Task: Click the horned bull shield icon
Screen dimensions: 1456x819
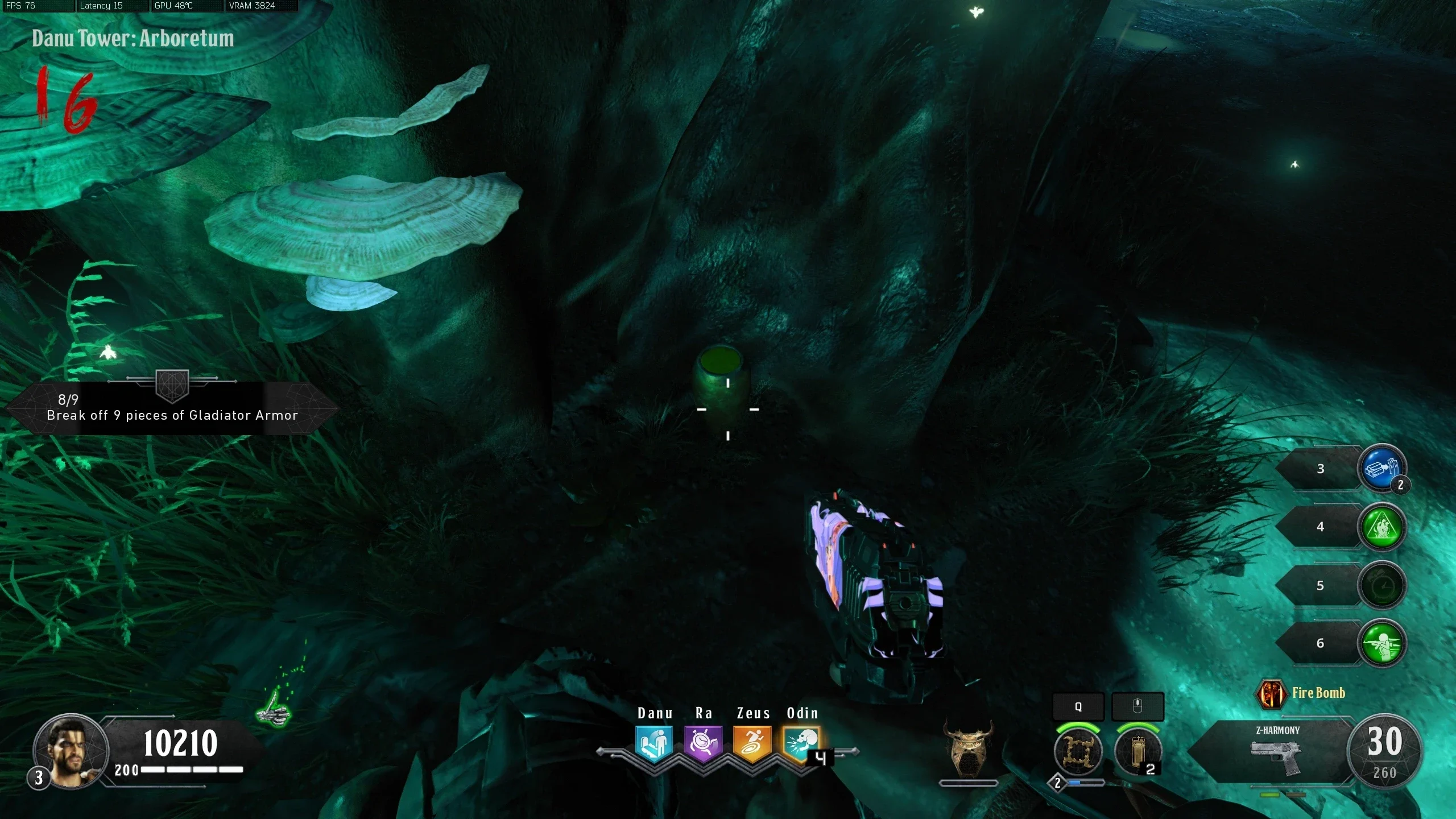Action: point(968,748)
